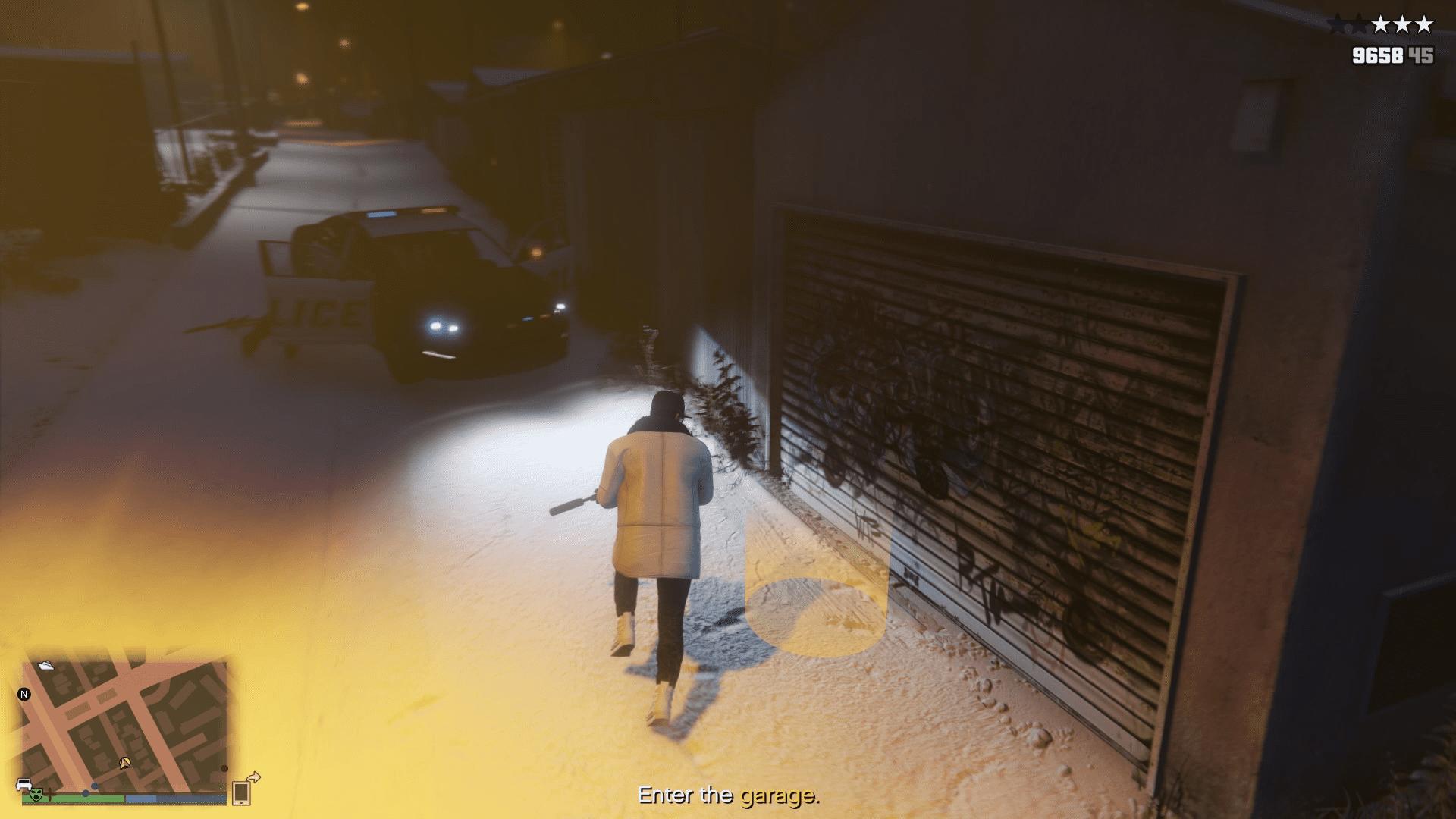This screenshot has width=1456, height=819.
Task: Toggle the dimmed fourth wanted star
Action: [1359, 24]
